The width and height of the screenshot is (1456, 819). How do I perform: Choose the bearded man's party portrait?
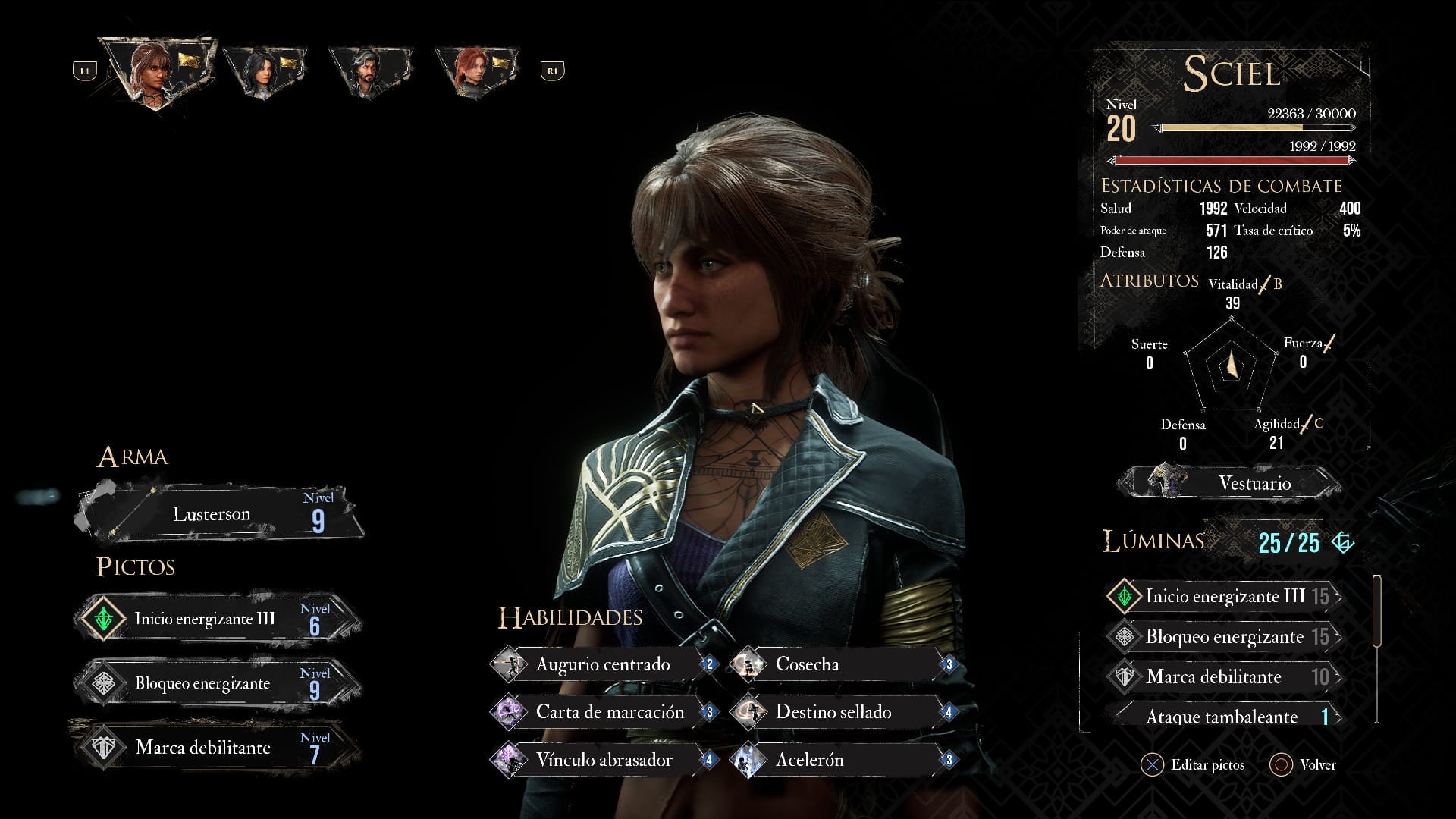(x=370, y=71)
